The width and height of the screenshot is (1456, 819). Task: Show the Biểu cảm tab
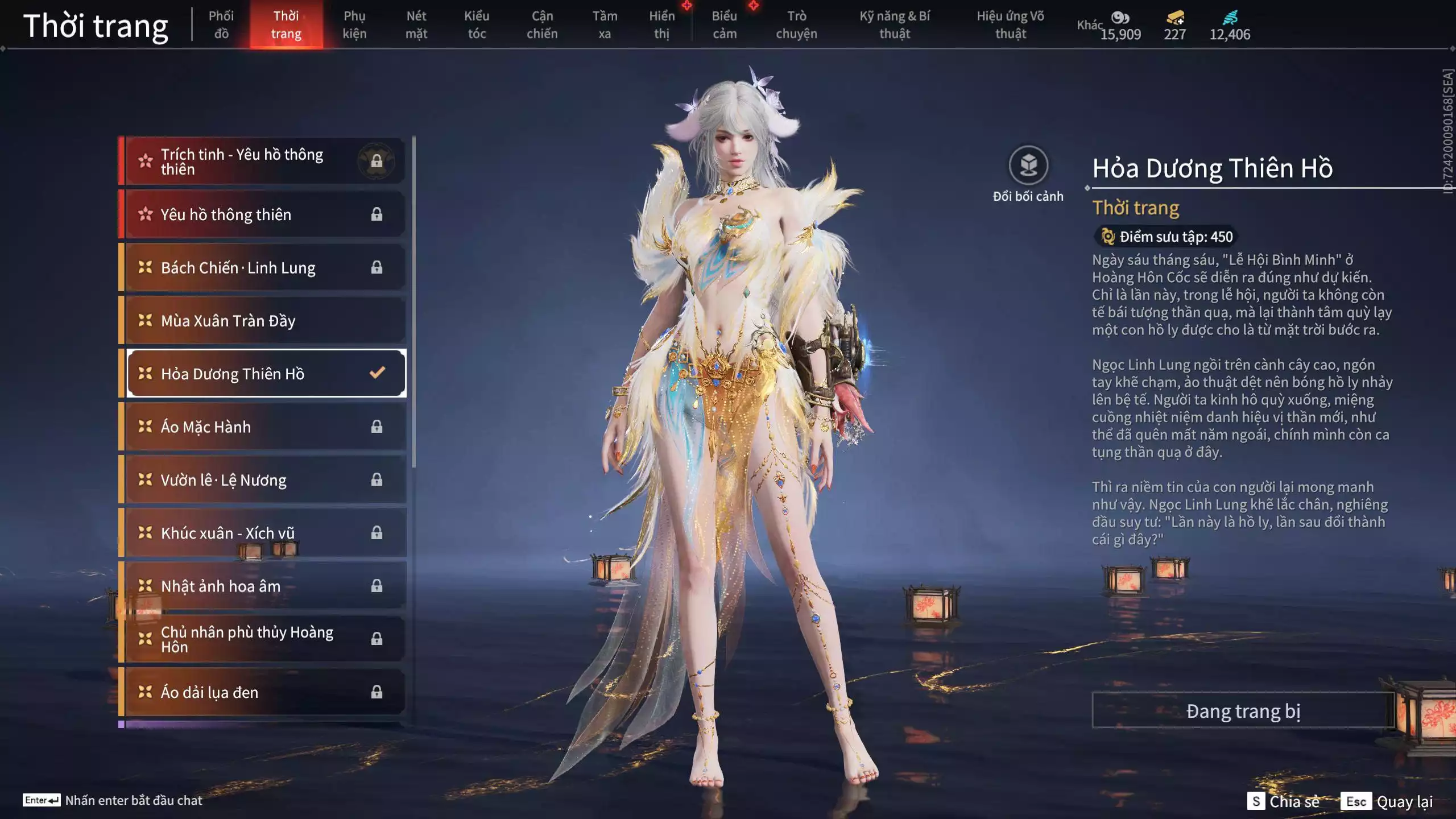(x=724, y=24)
